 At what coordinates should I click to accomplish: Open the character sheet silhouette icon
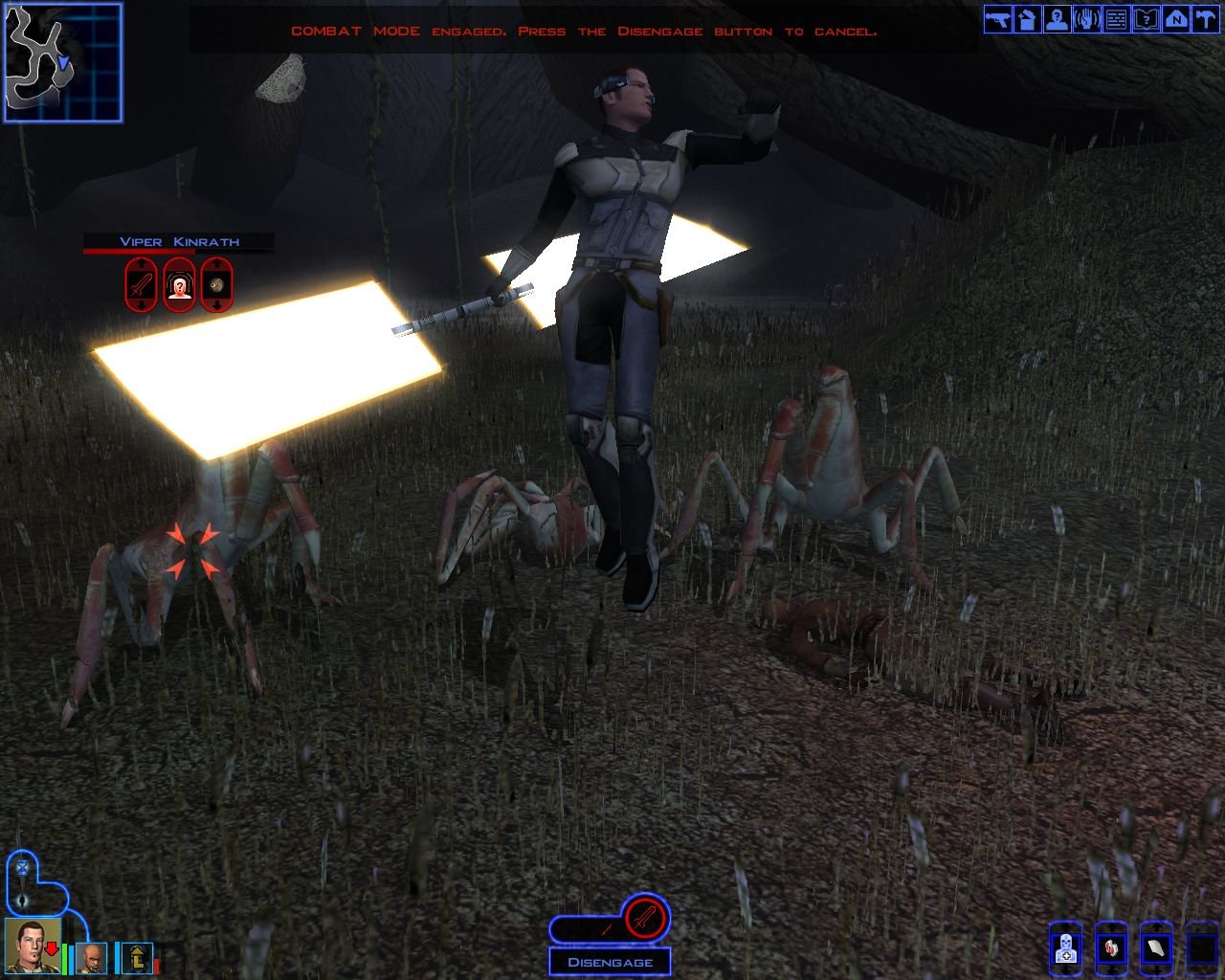coord(1058,19)
